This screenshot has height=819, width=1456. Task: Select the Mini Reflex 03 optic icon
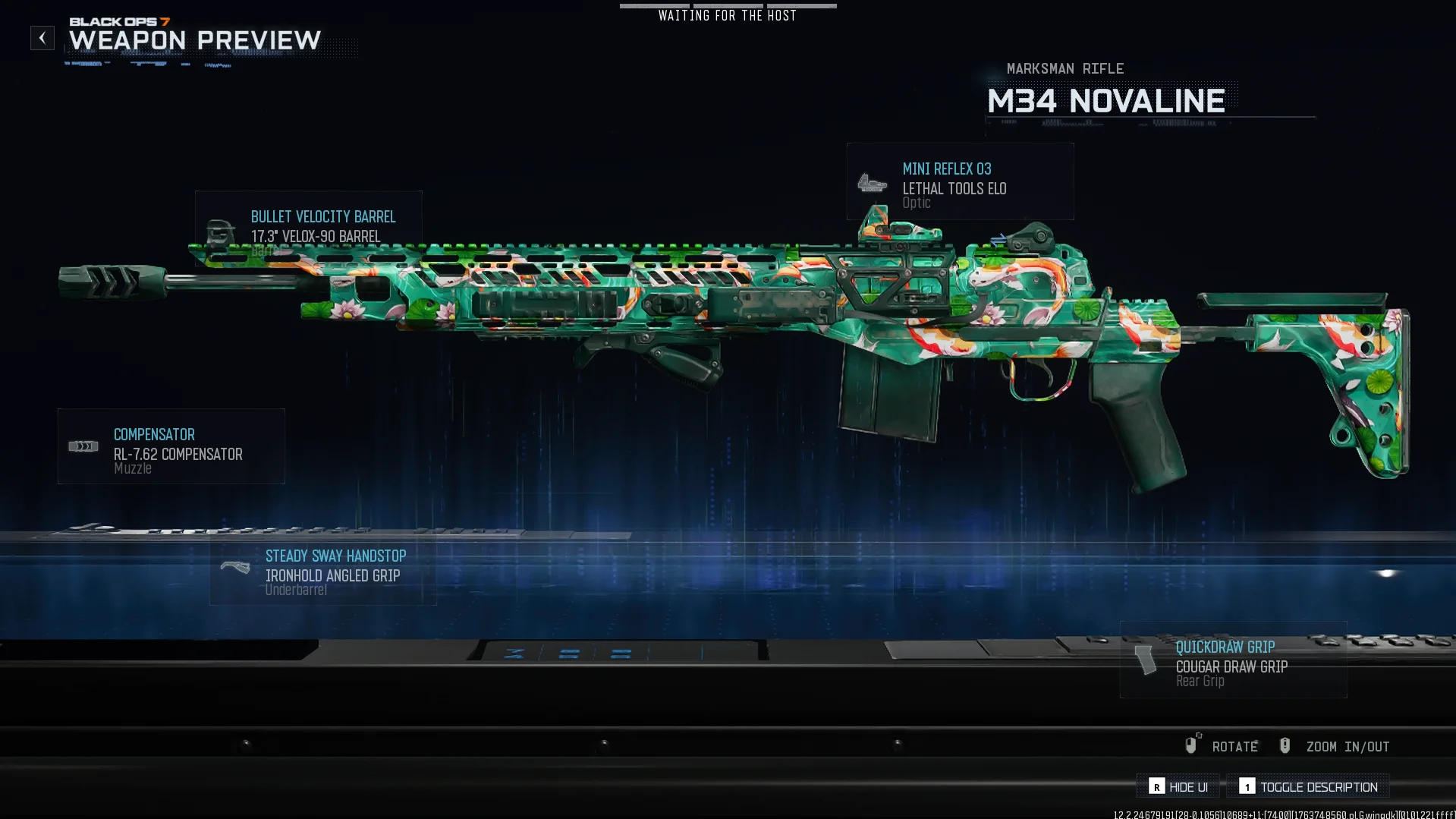click(873, 182)
